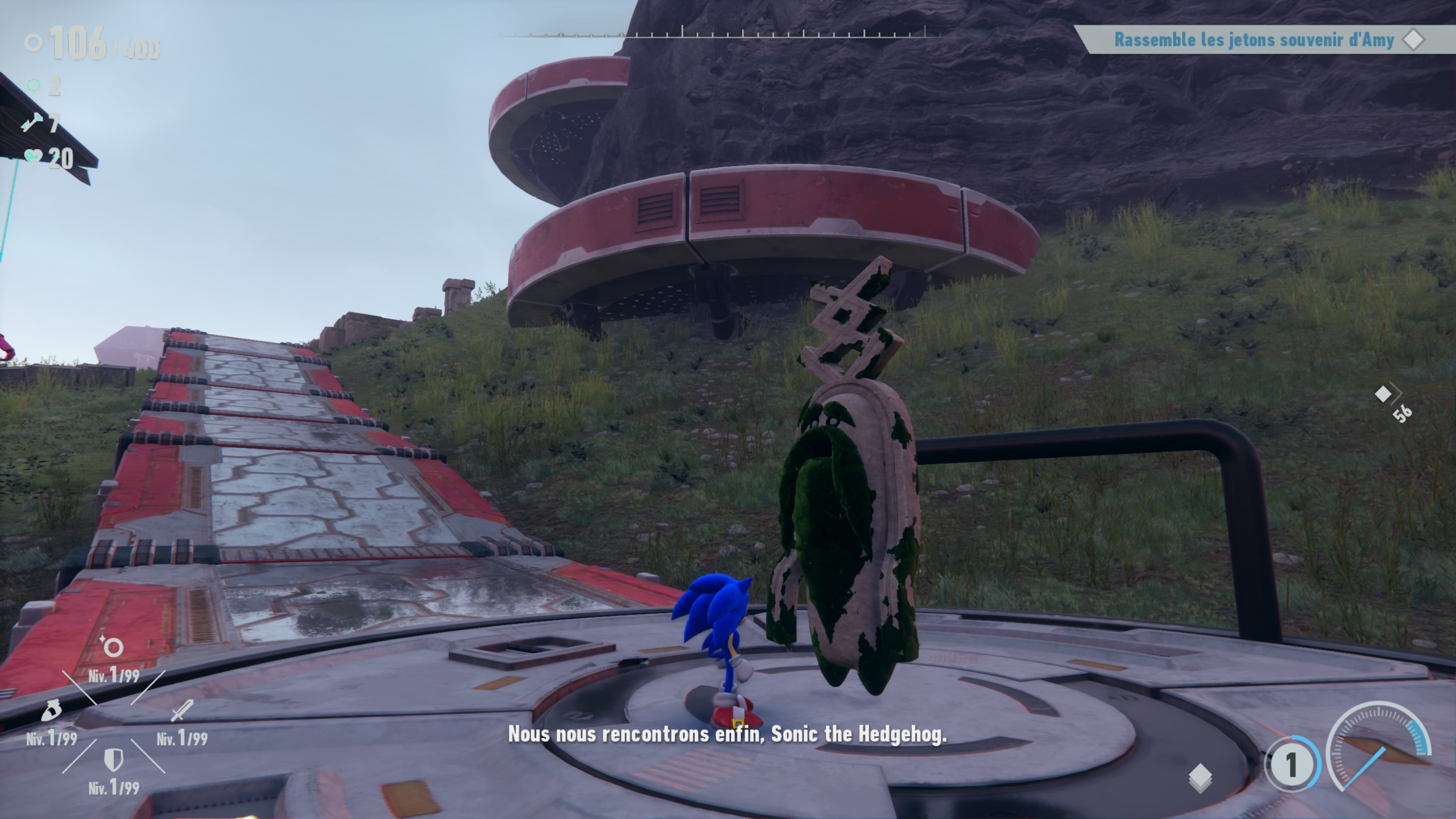Click the stacked diamonds icon
This screenshot has width=1456, height=819.
1200,778
